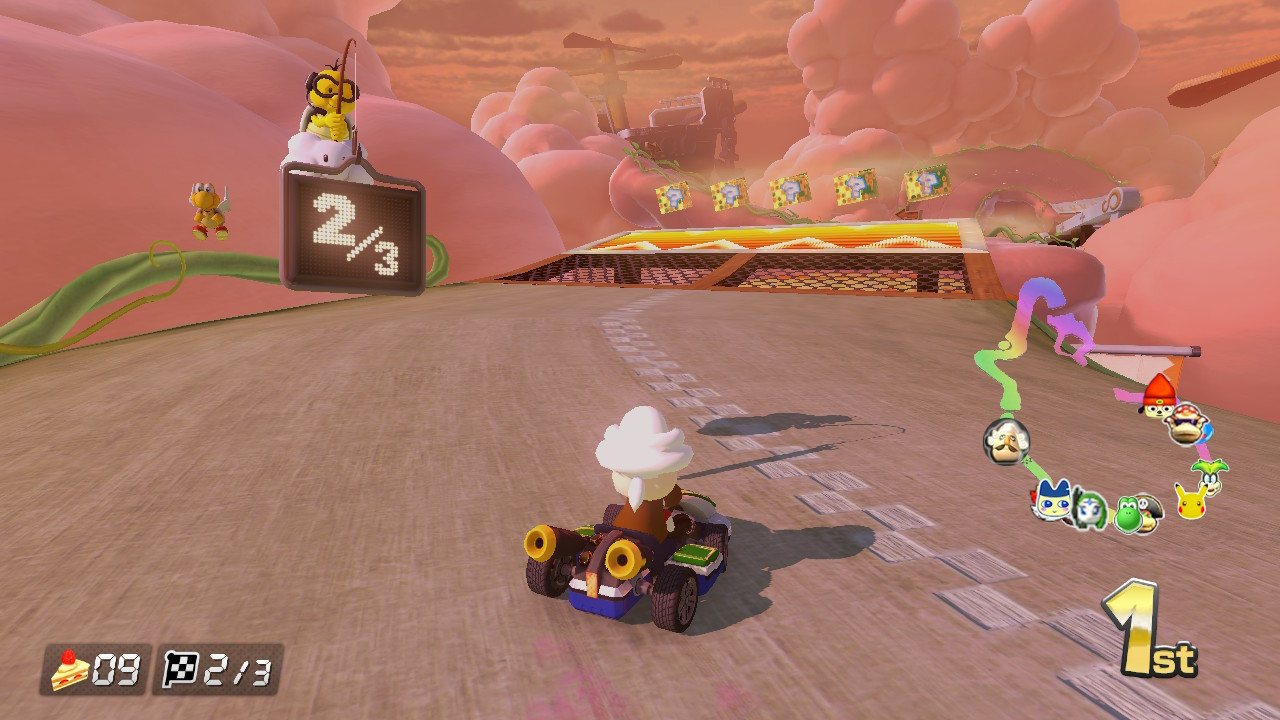Image resolution: width=1280 pixels, height=720 pixels.
Task: Click the Yoshi head icon on the minimap
Action: tap(1129, 514)
